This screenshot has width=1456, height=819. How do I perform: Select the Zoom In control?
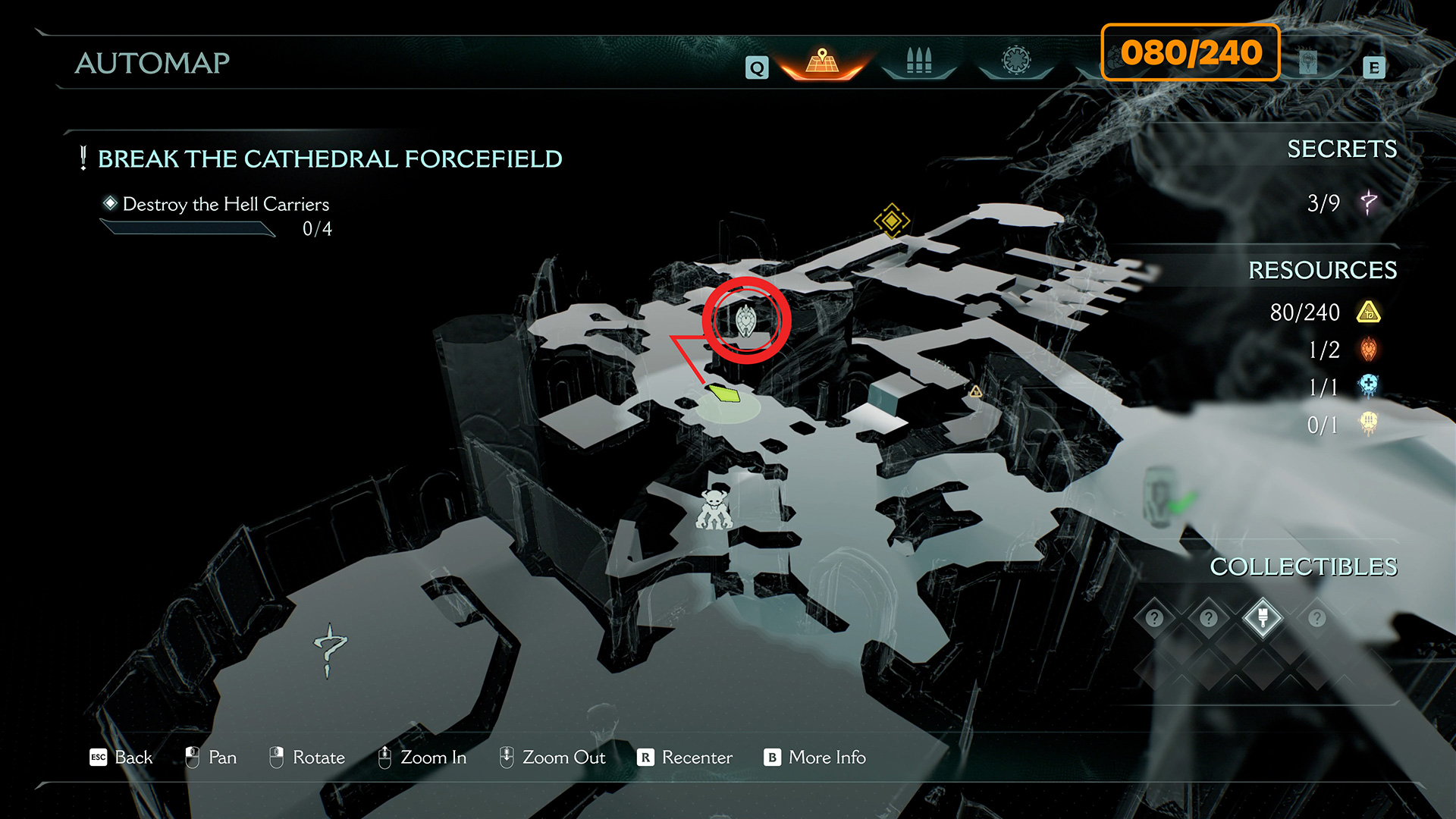coord(422,758)
